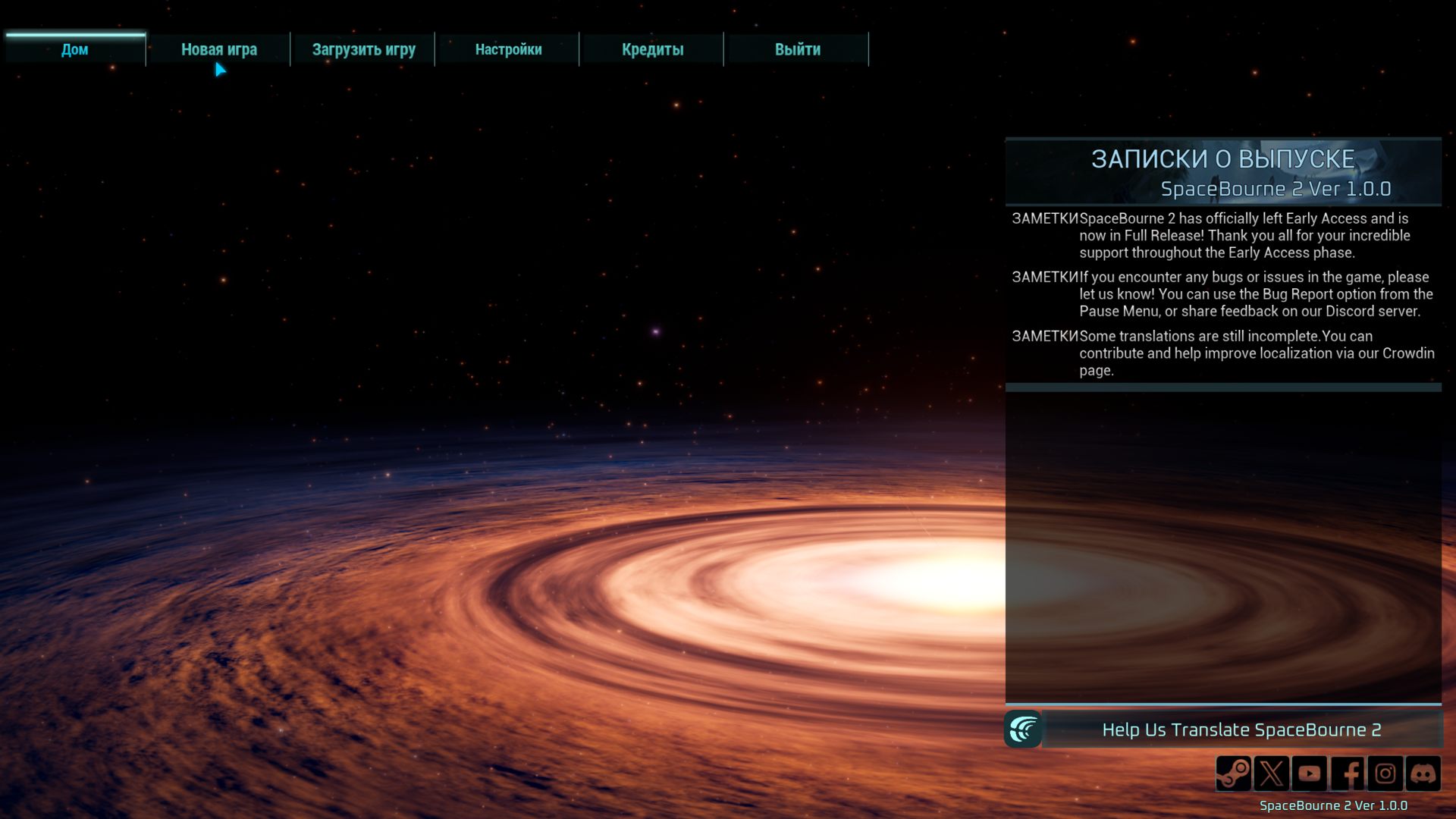Choose Выйти to quit the game
Viewport: 1456px width, 819px height.
click(x=797, y=49)
